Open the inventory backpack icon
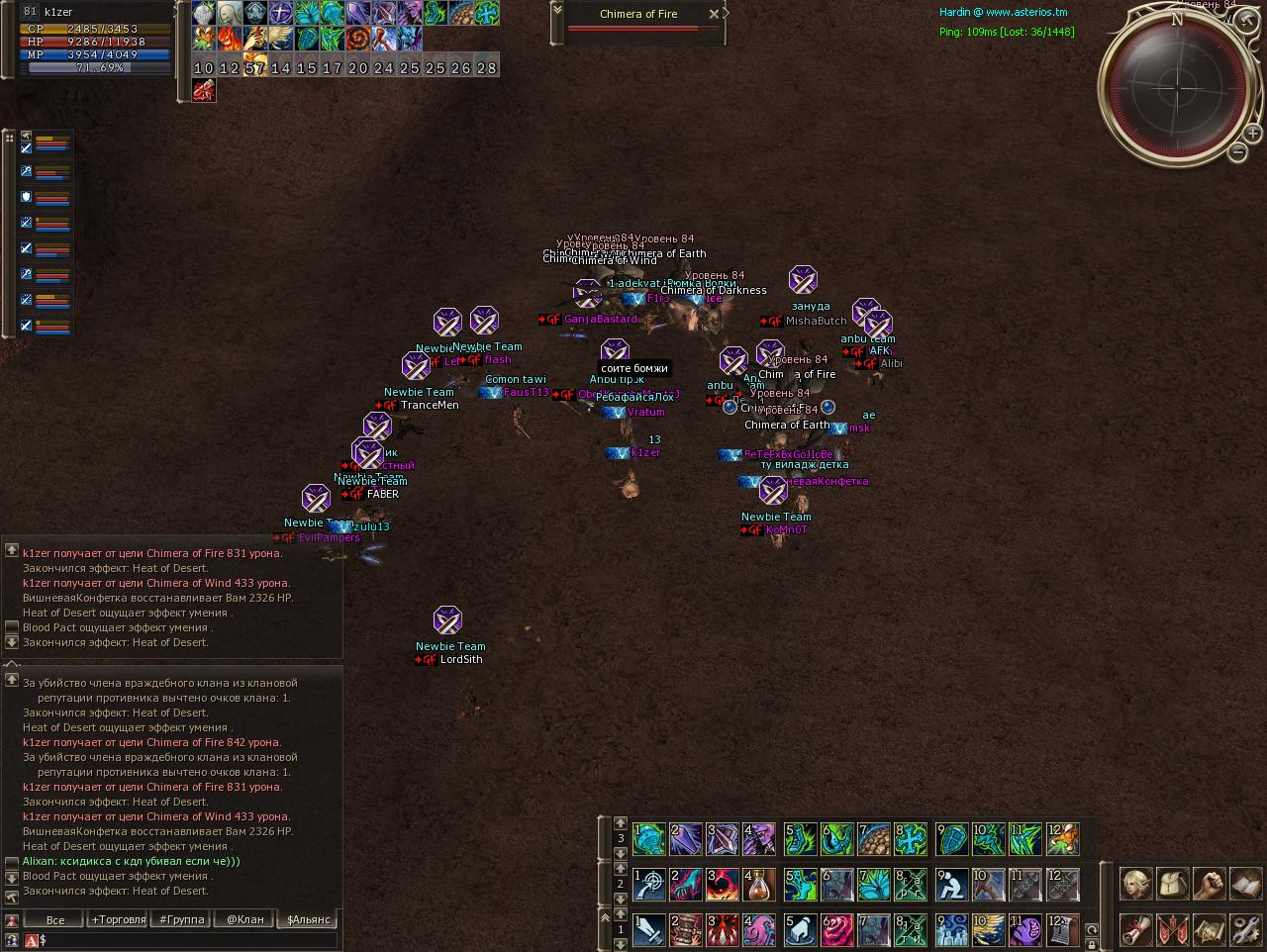Viewport: 1267px width, 952px height. [x=1172, y=883]
